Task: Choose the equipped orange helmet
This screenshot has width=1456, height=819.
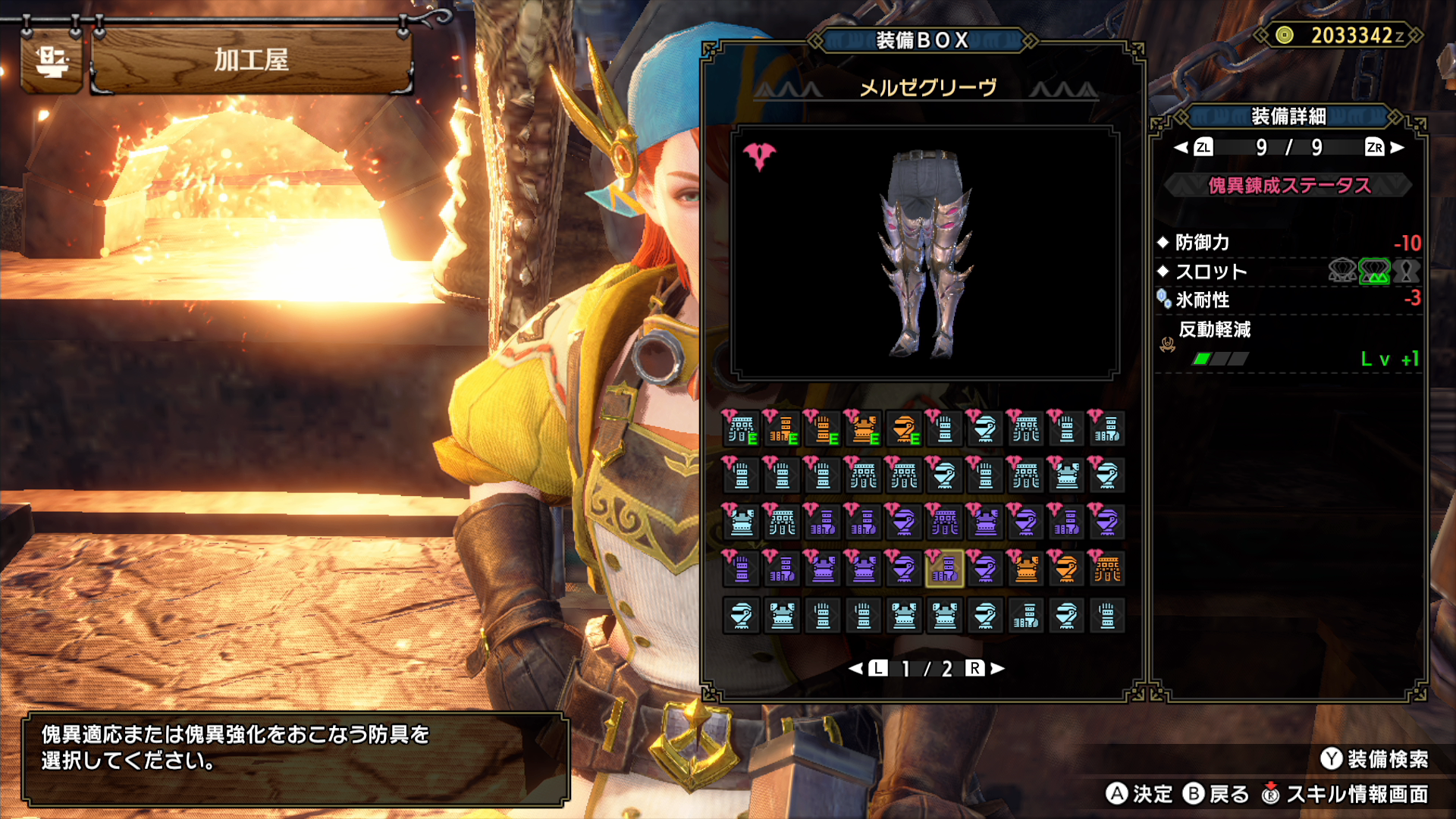Action: 904,429
